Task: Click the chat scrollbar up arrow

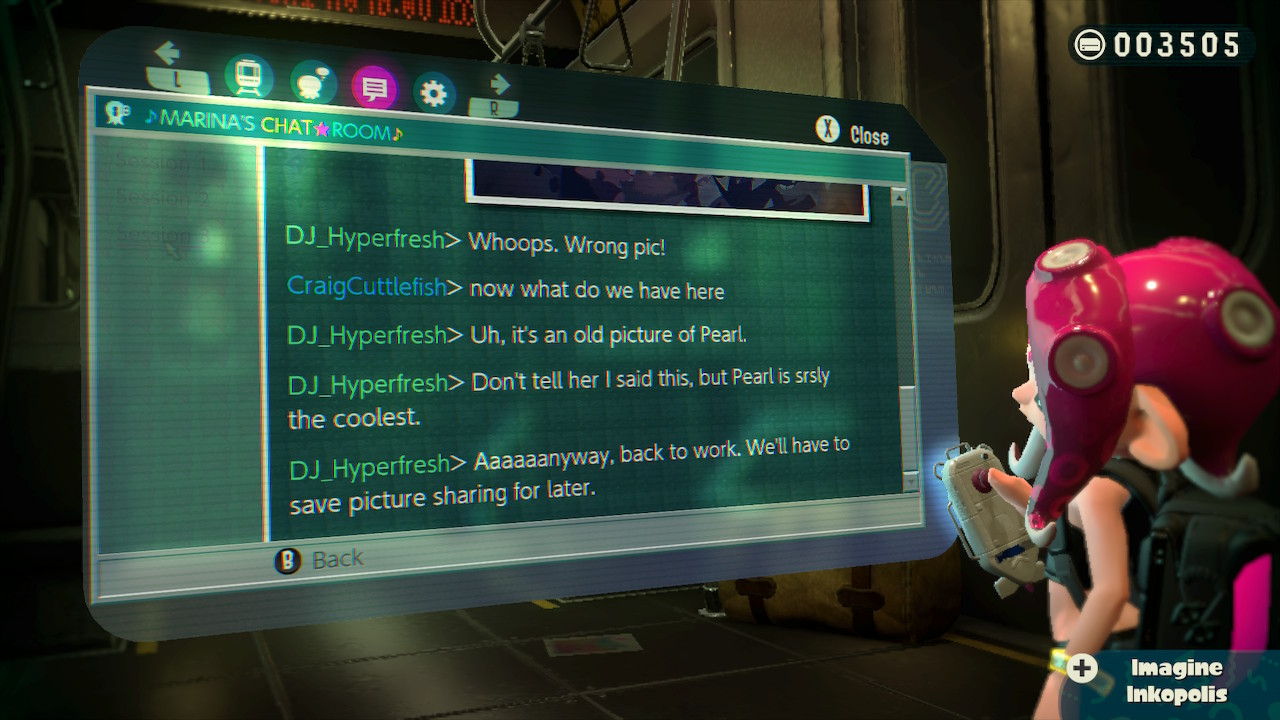Action: [x=899, y=198]
